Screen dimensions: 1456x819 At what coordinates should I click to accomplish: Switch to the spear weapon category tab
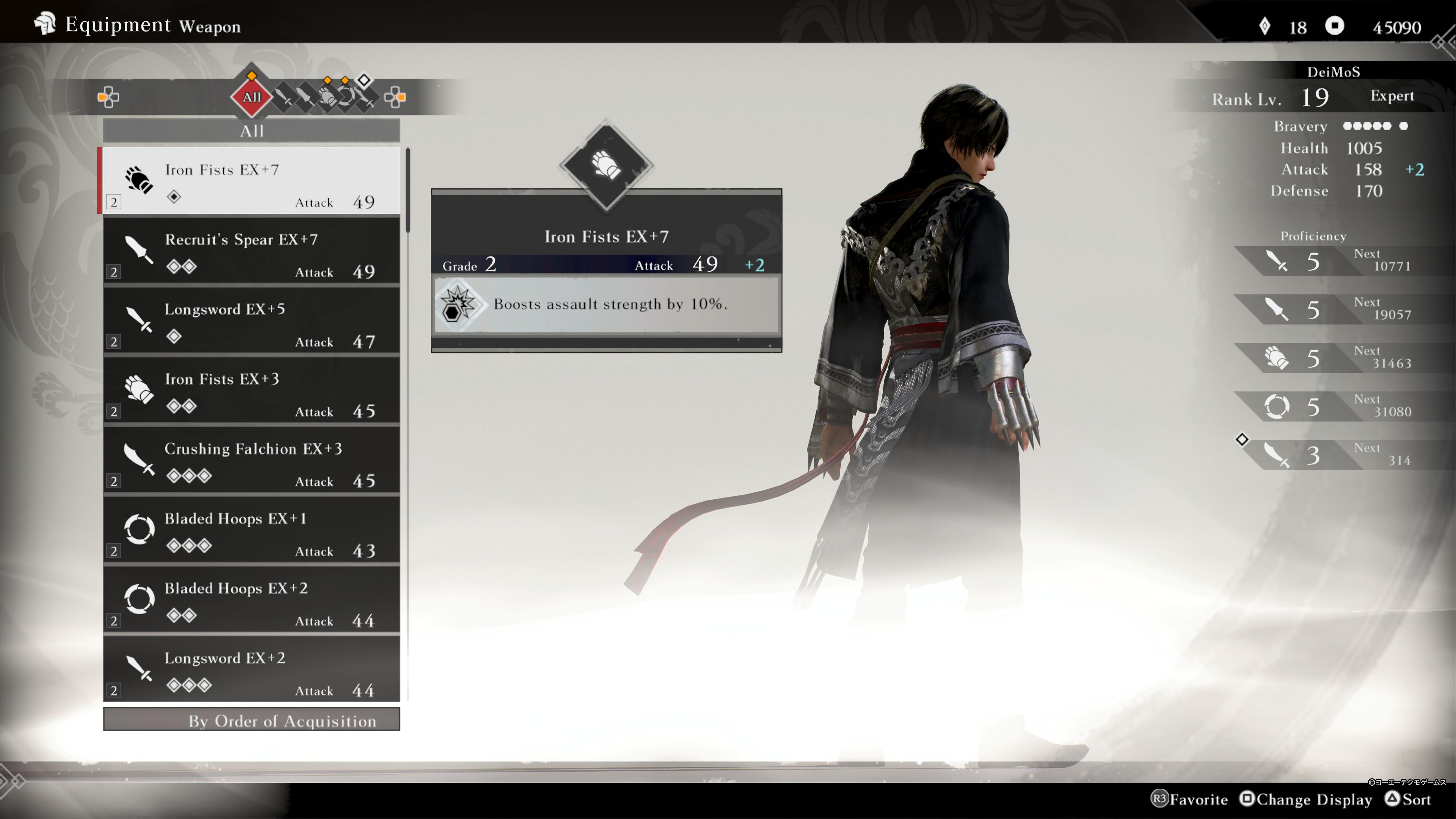[x=305, y=97]
